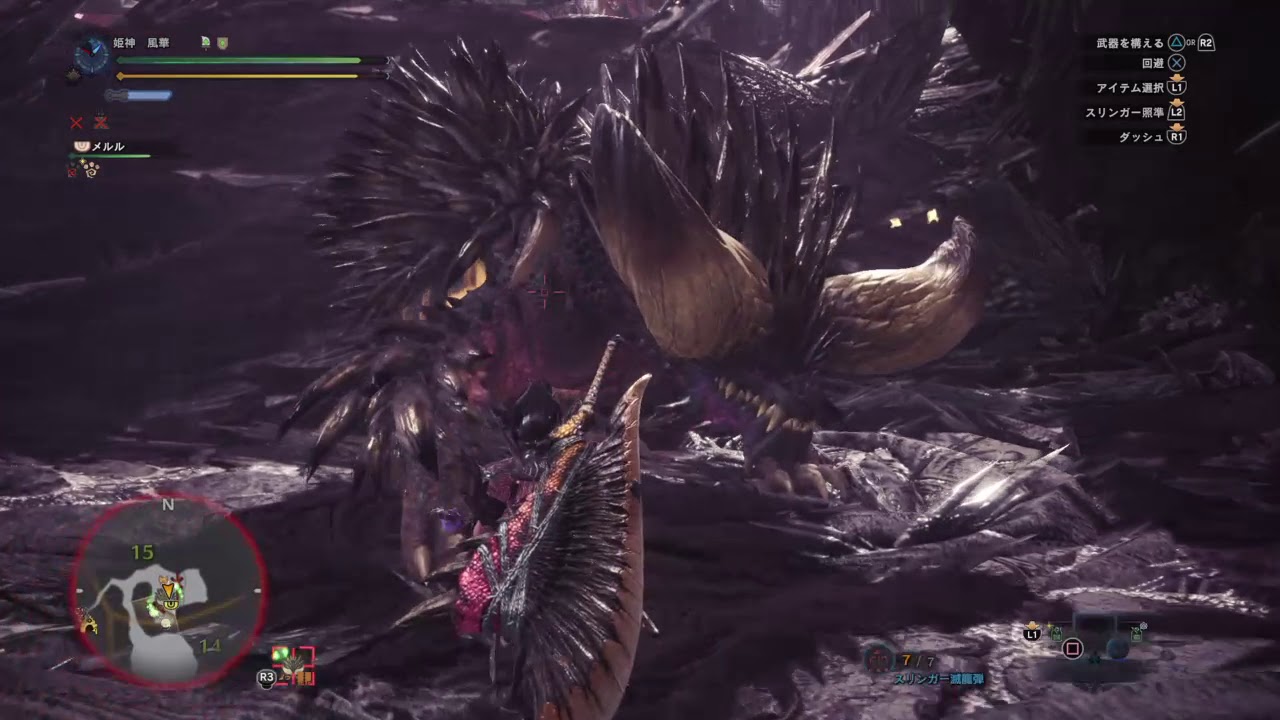
Task: Click the Palico paw status icon
Action: tap(91, 169)
